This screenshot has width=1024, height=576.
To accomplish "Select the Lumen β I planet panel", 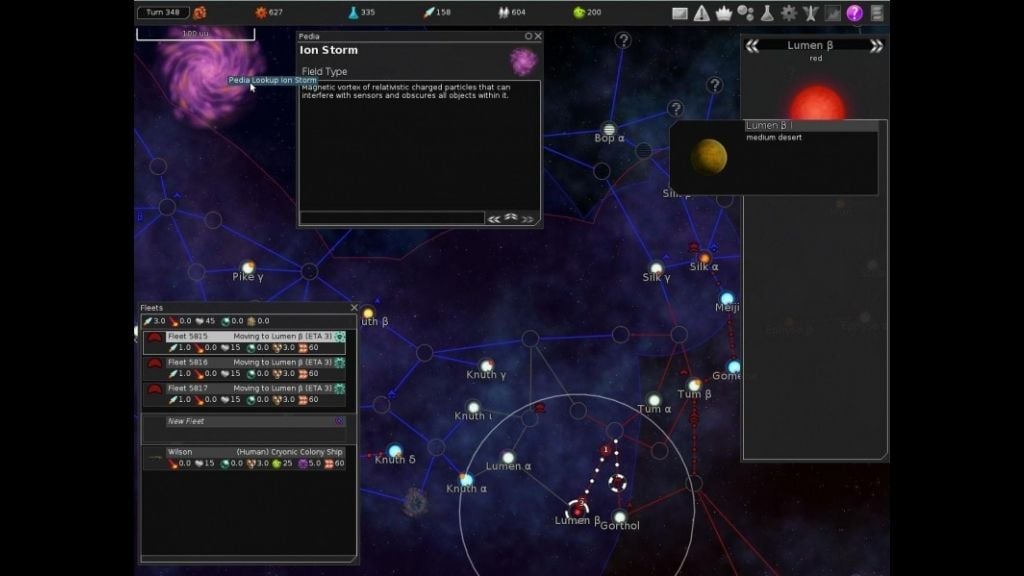I will pyautogui.click(x=774, y=157).
